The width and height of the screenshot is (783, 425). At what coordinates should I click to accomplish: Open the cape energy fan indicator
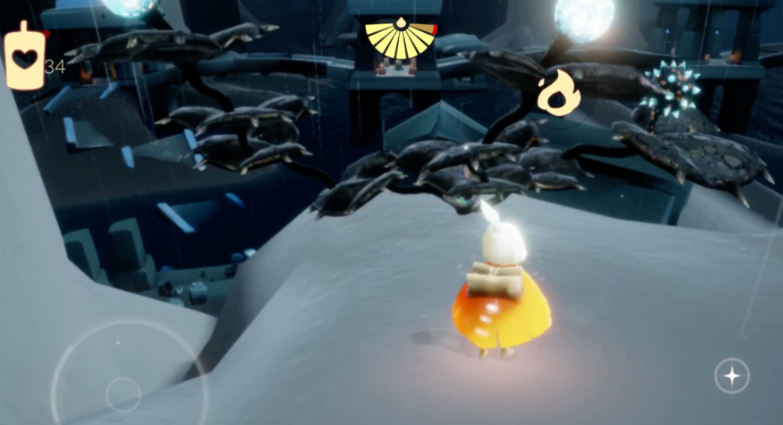400,39
